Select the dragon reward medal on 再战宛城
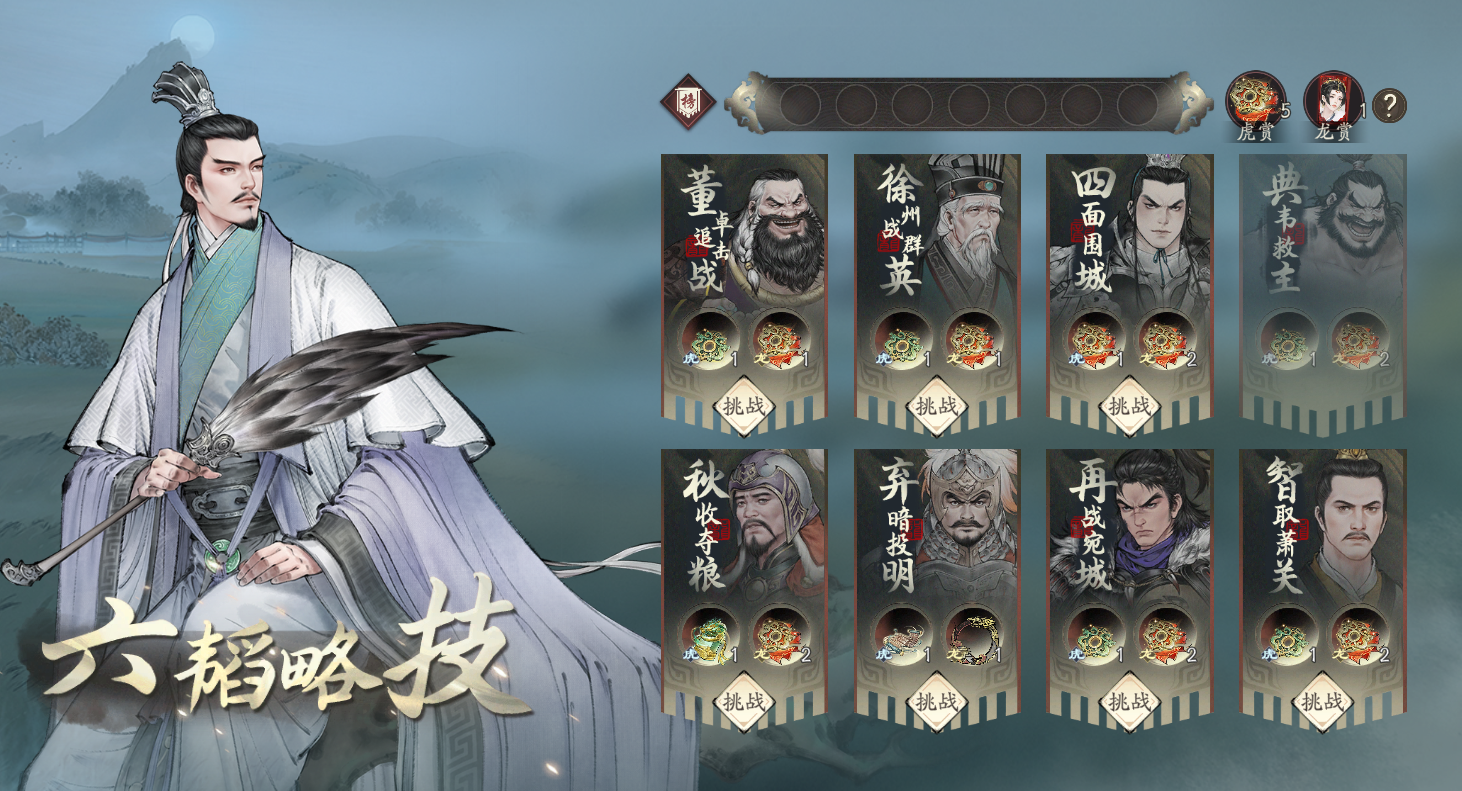Image resolution: width=1462 pixels, height=791 pixels. [1163, 640]
